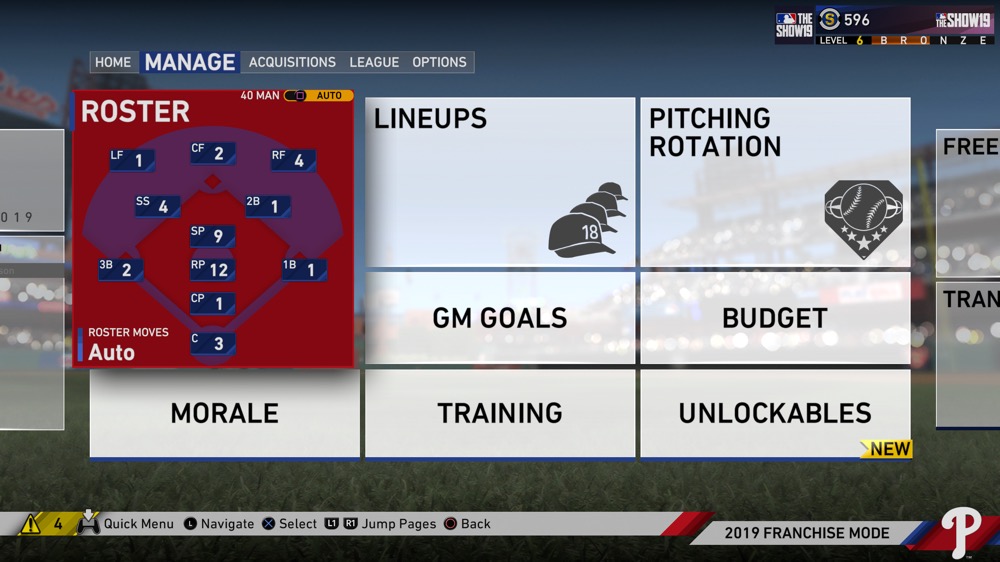Select the PITCHING ROTATION tile

775,182
